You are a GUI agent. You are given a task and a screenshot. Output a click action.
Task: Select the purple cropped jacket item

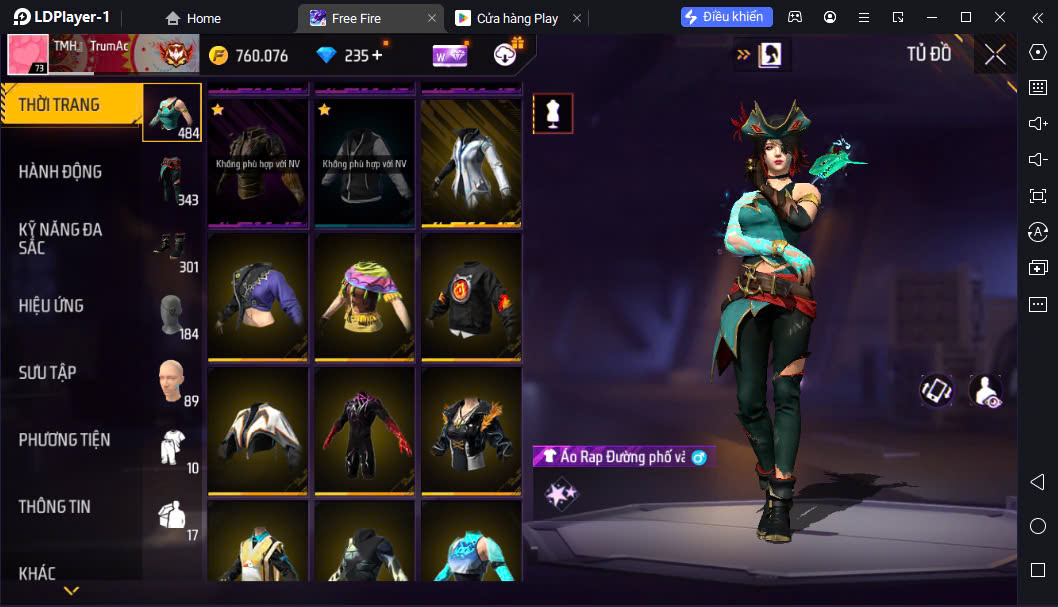[x=260, y=296]
